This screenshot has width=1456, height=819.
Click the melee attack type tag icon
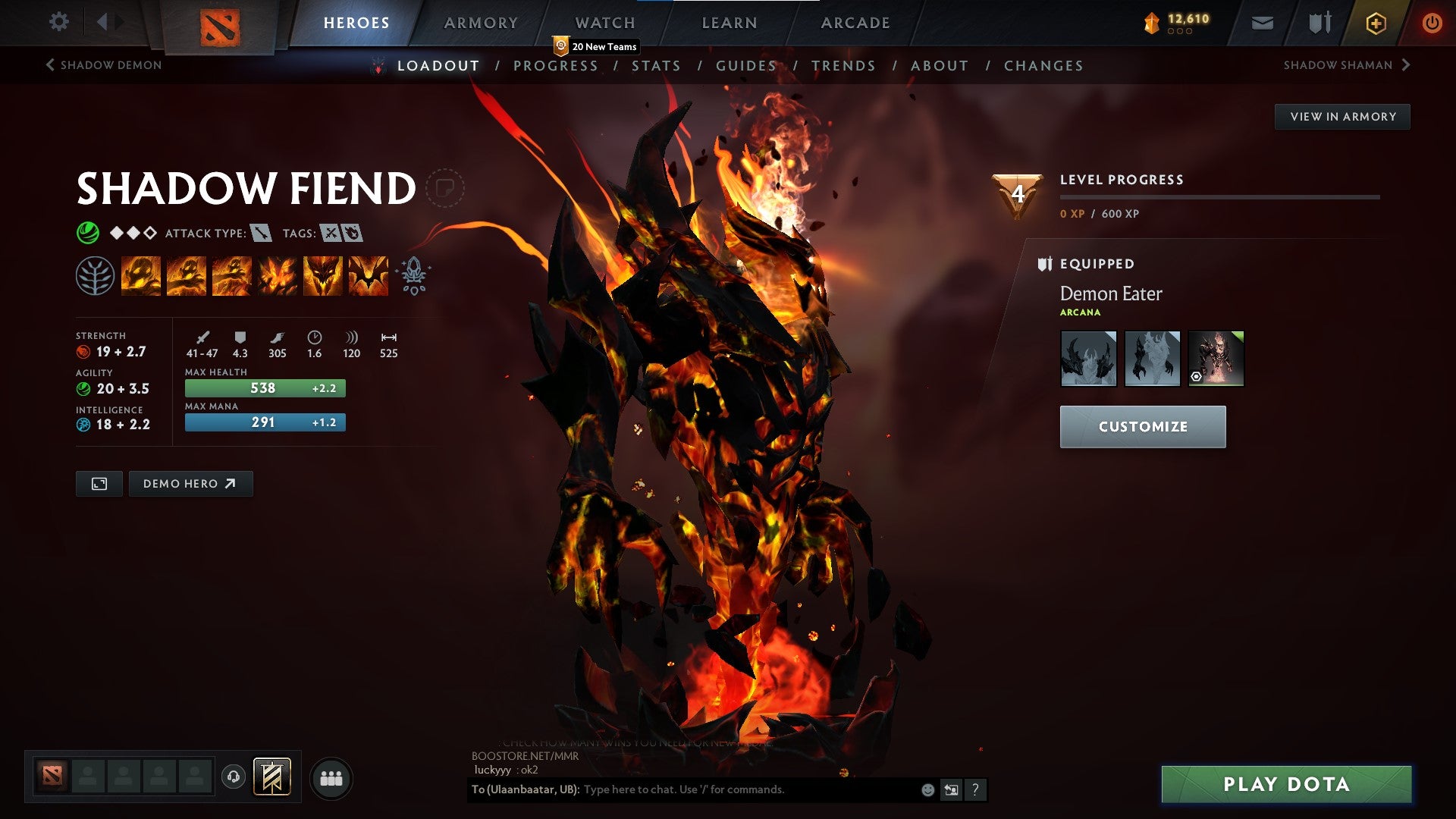(x=261, y=234)
